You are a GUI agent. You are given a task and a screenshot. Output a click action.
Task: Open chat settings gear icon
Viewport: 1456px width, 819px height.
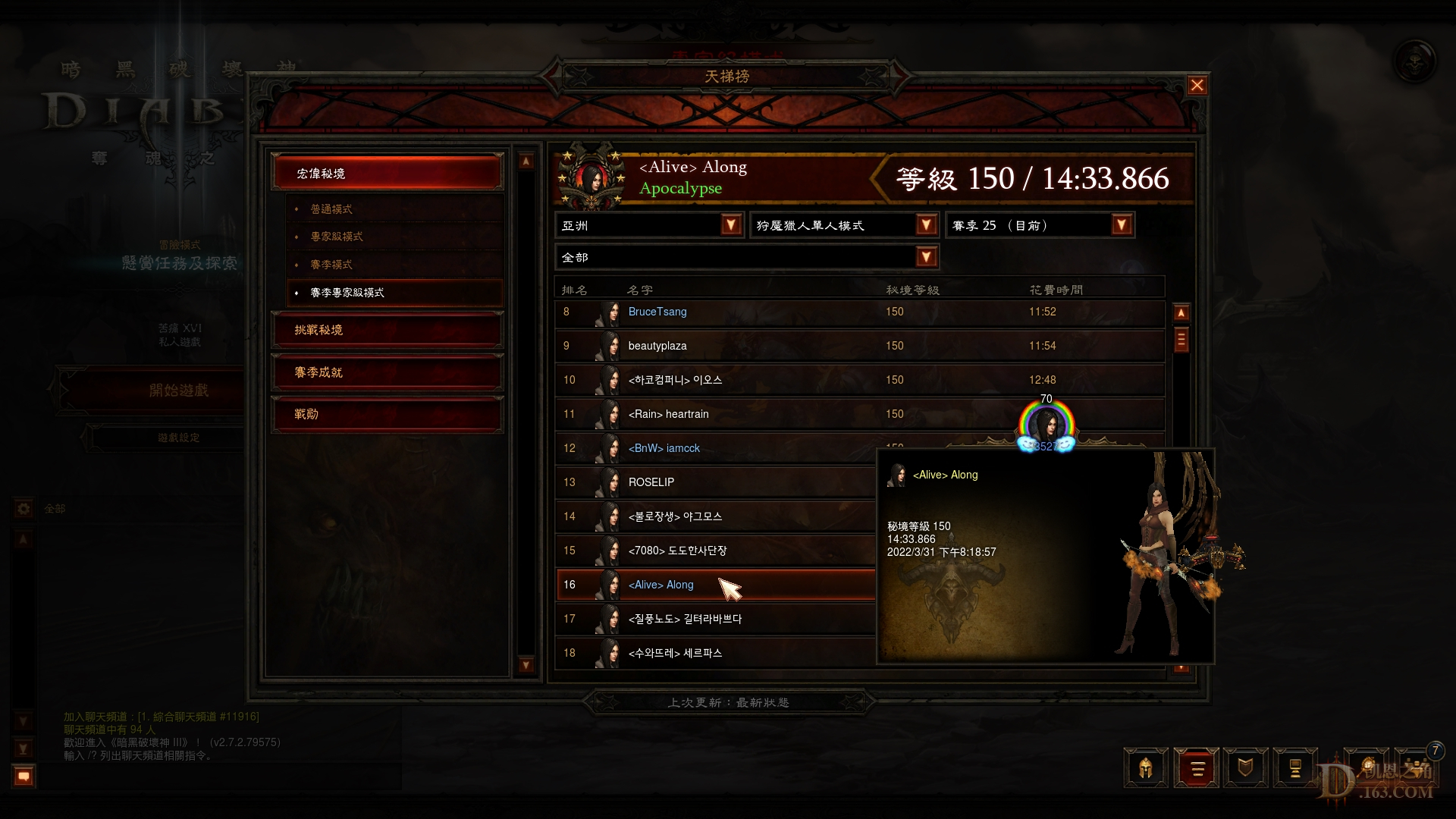22,509
